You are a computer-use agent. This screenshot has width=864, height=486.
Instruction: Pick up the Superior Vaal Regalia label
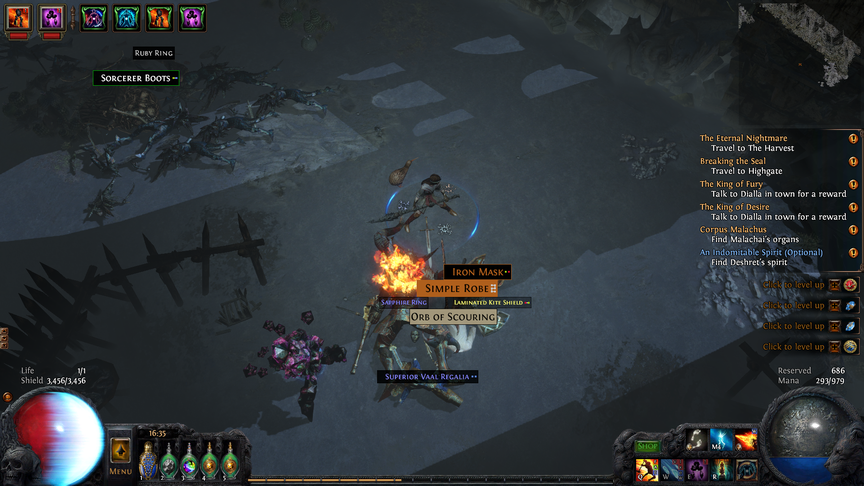coord(427,377)
